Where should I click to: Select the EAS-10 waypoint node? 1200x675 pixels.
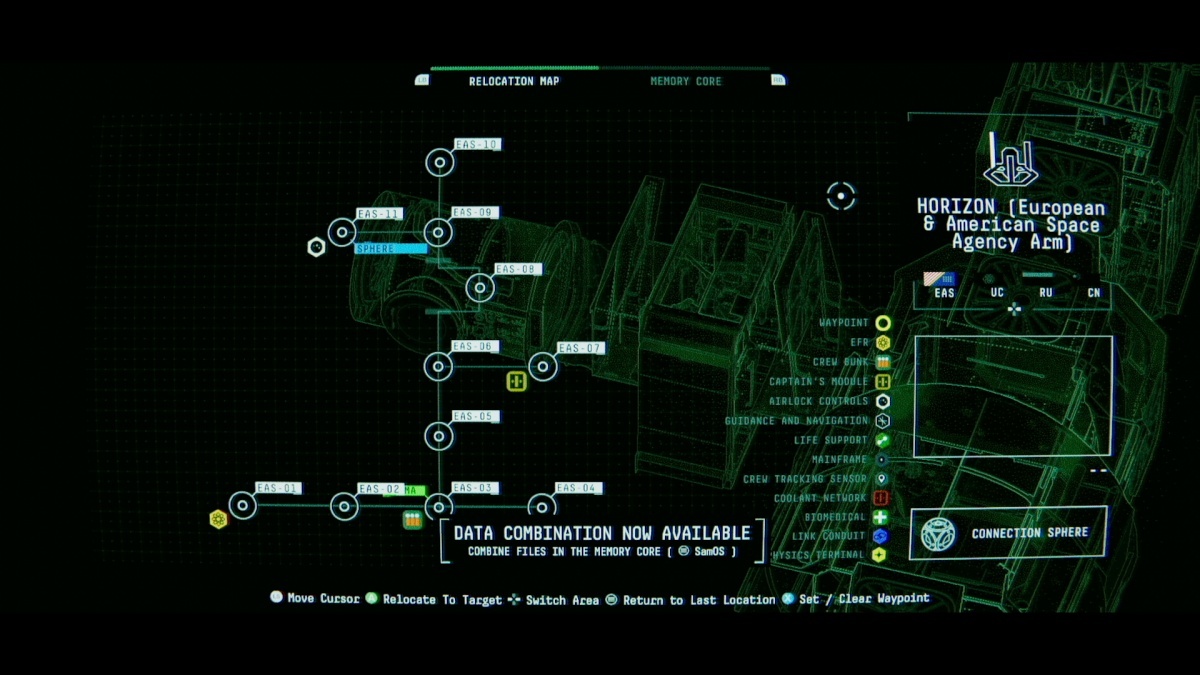click(440, 163)
